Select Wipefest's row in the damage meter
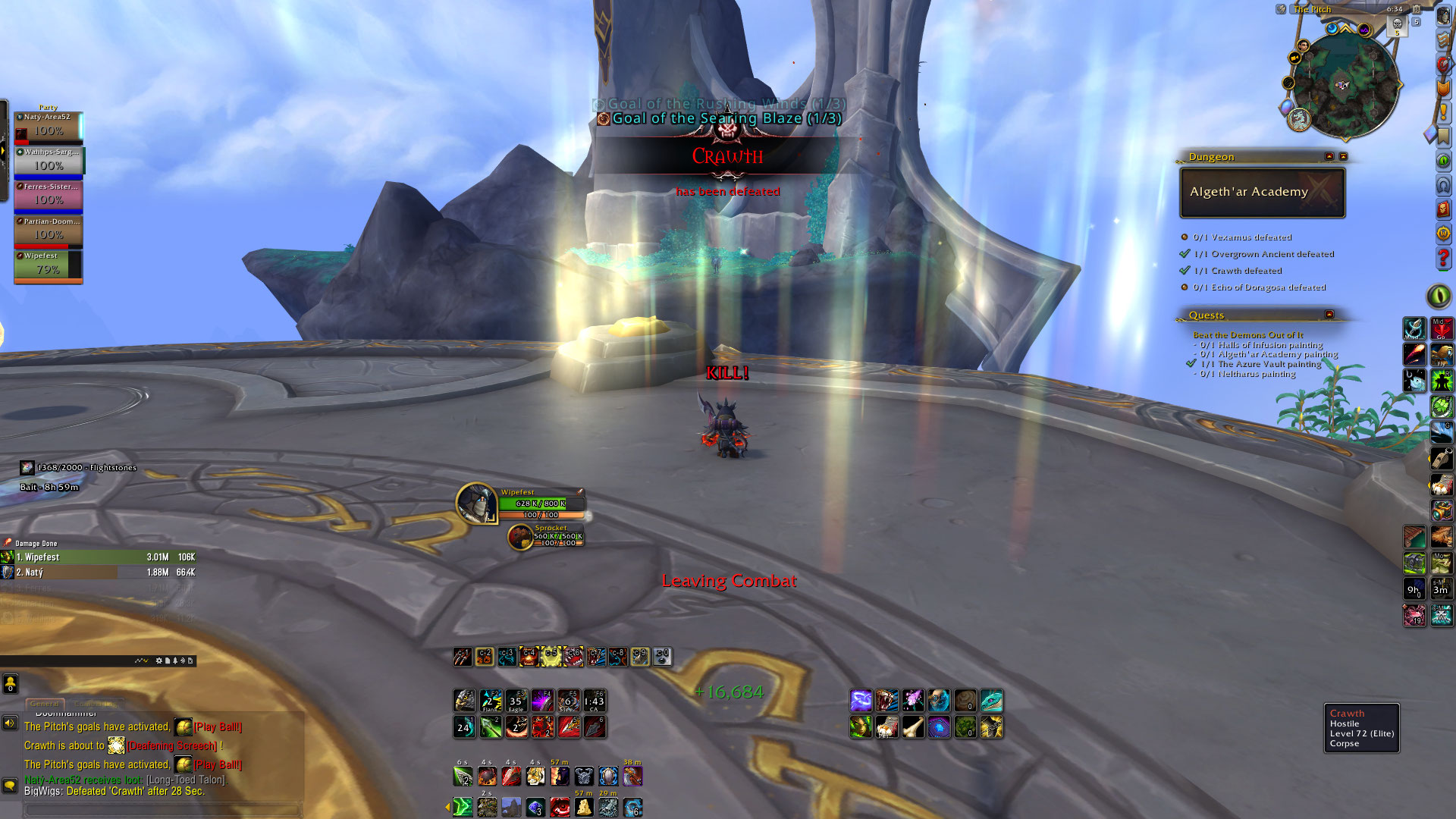Image resolution: width=1456 pixels, height=819 pixels. pyautogui.click(x=99, y=557)
